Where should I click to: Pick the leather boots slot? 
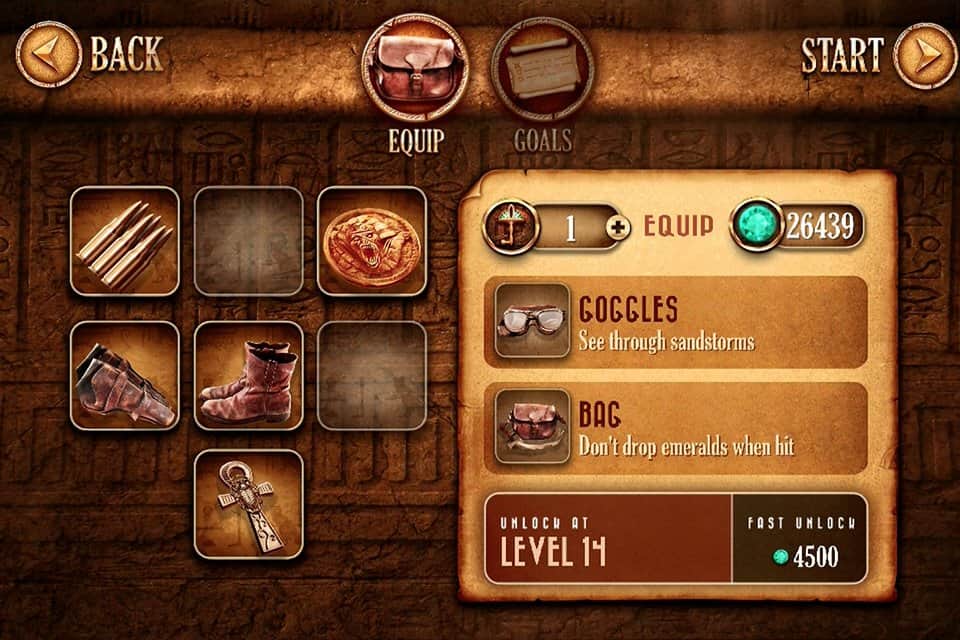[x=249, y=375]
